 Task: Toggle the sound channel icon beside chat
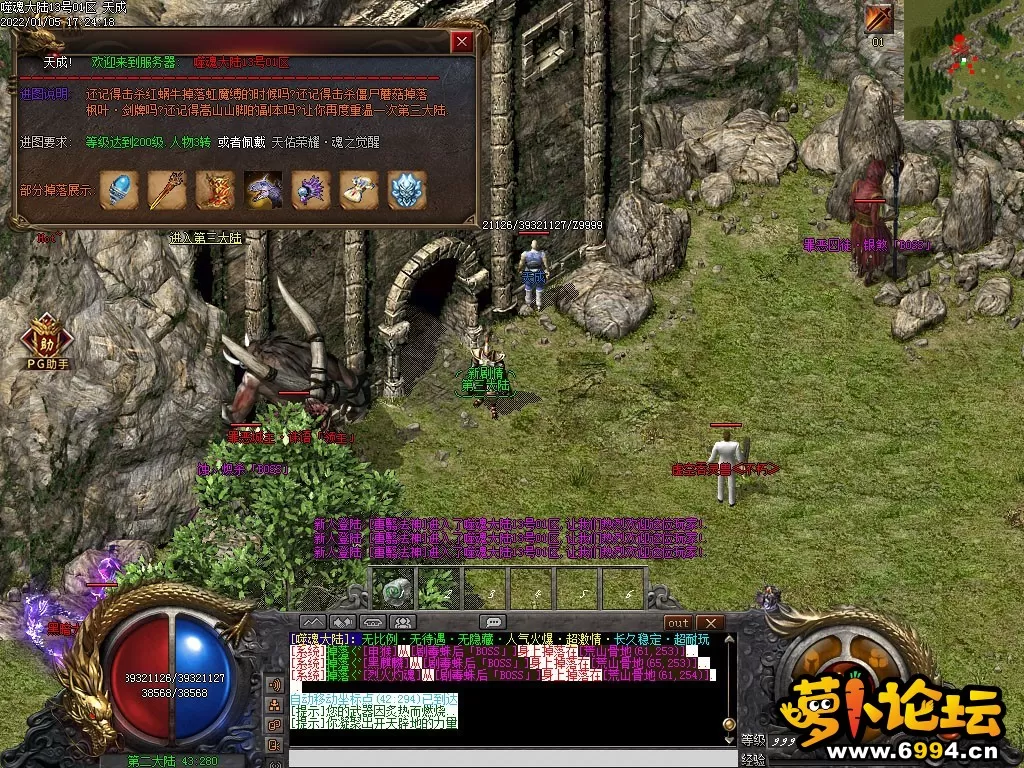[x=273, y=685]
